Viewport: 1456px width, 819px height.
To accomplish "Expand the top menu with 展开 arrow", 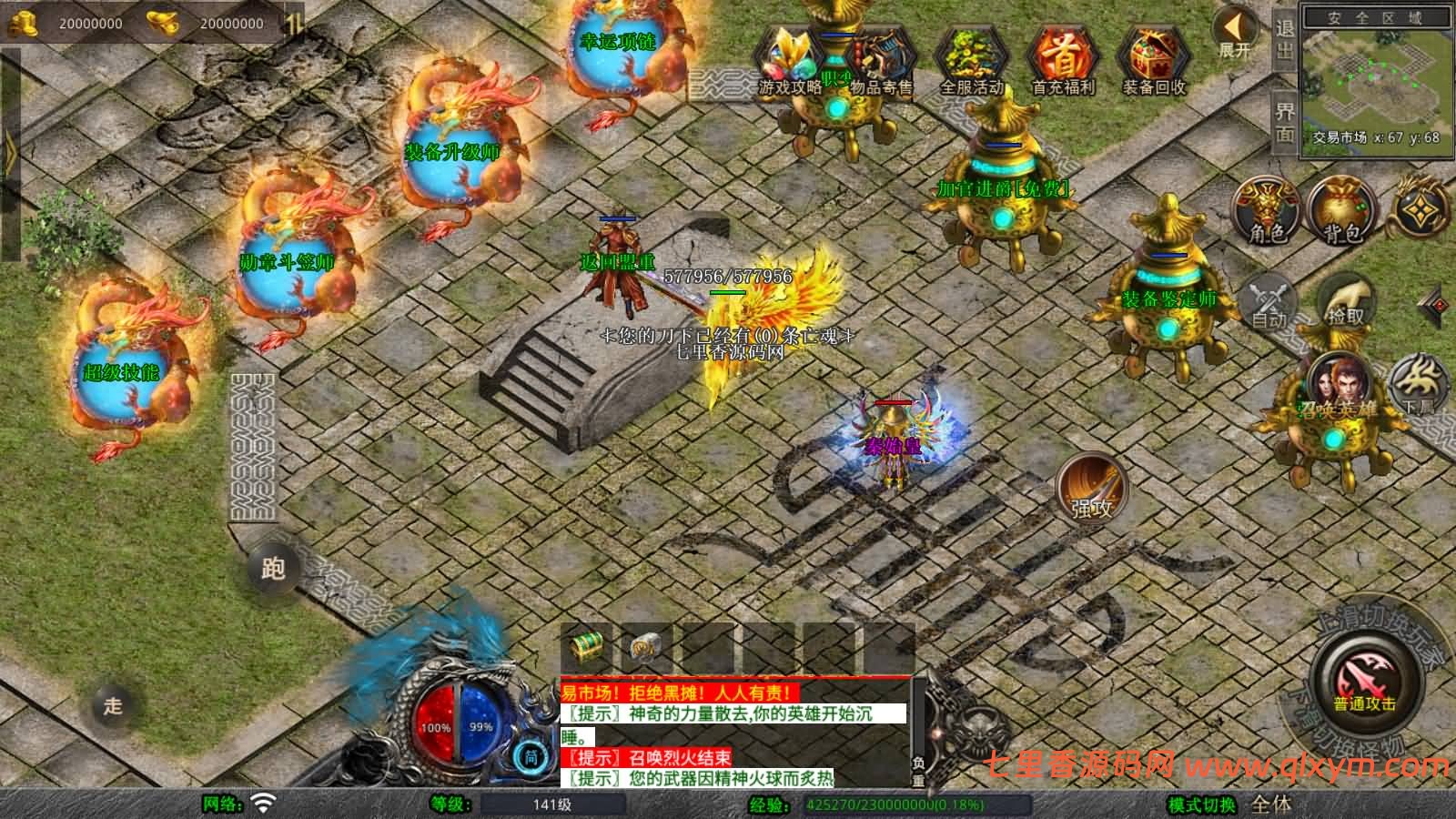I will (x=1235, y=35).
